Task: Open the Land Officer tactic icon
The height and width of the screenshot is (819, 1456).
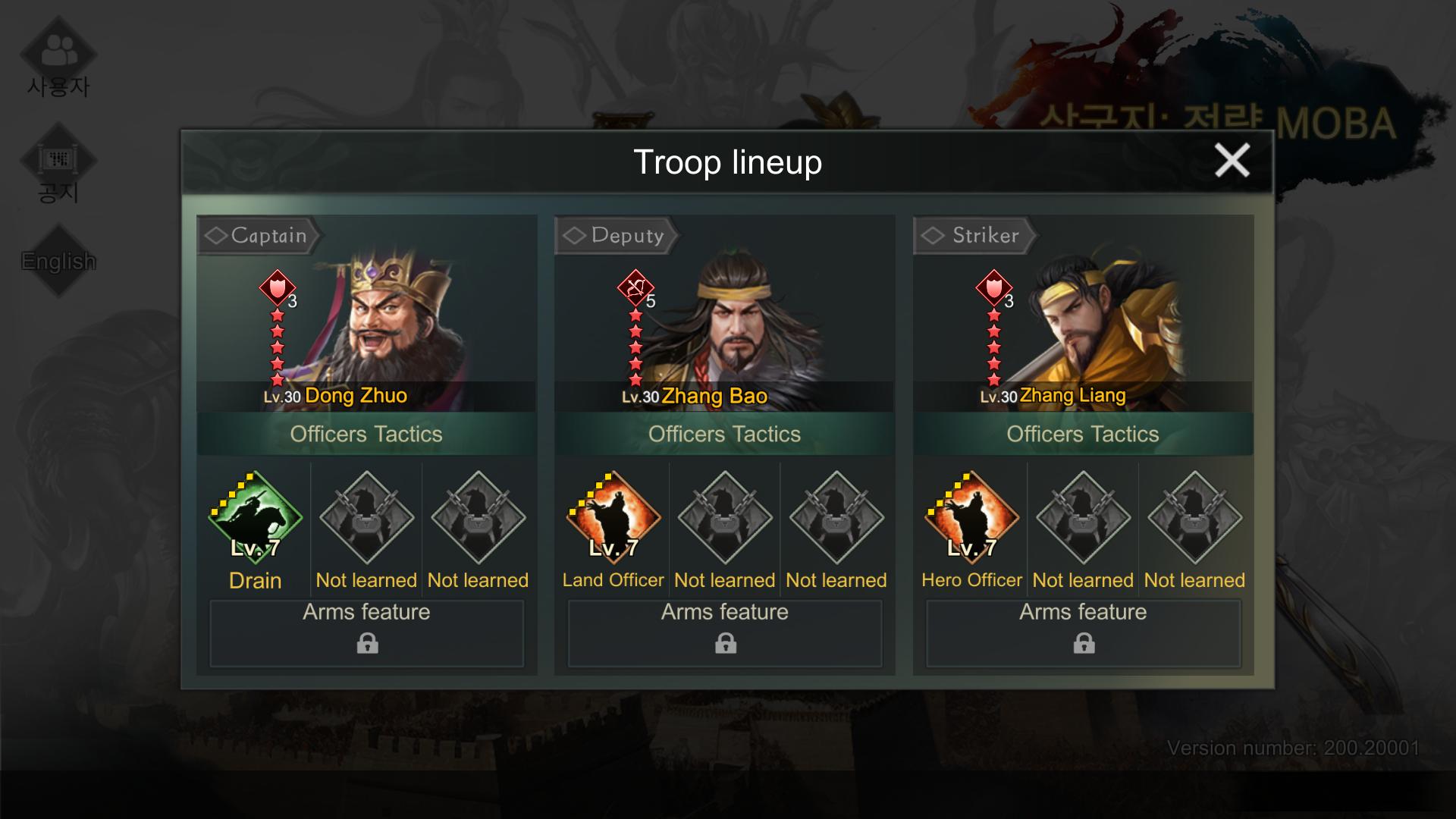Action: pyautogui.click(x=613, y=518)
